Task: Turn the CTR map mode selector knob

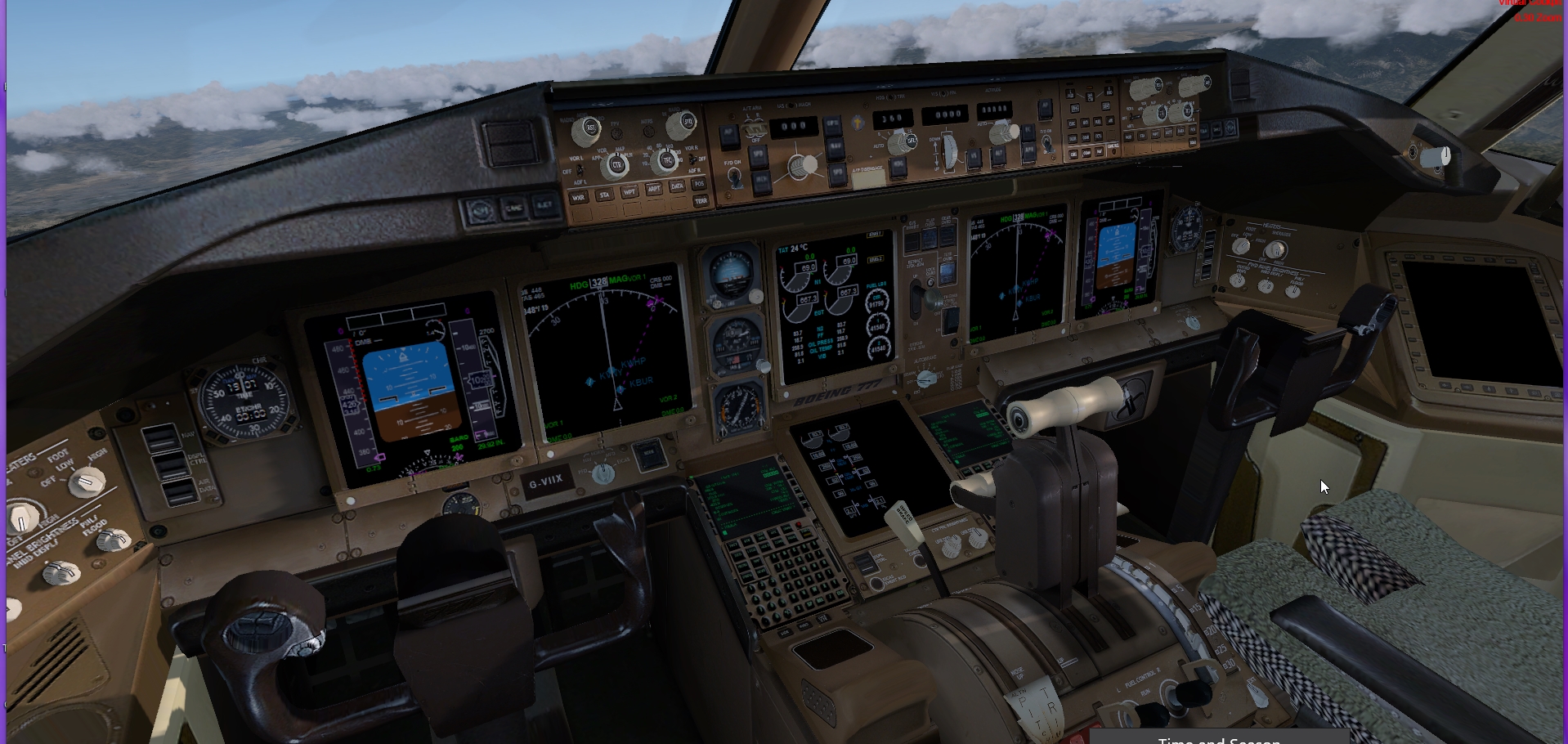Action: pos(617,165)
